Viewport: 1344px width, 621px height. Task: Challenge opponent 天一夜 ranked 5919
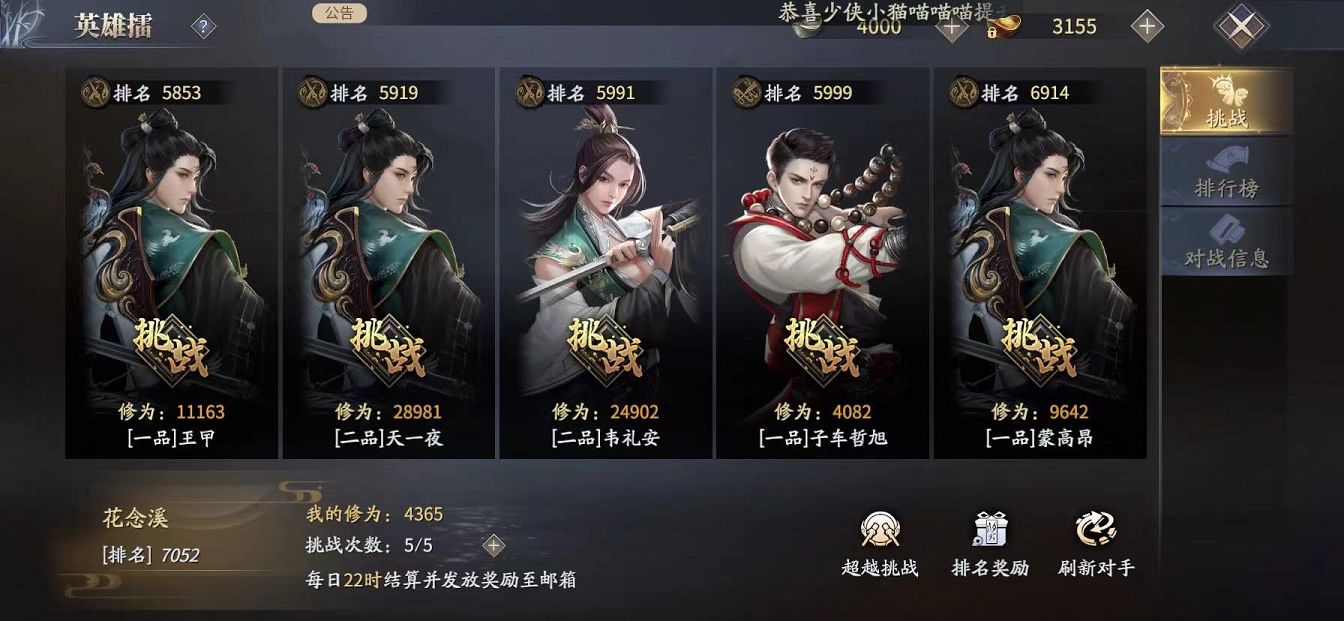pyautogui.click(x=388, y=346)
